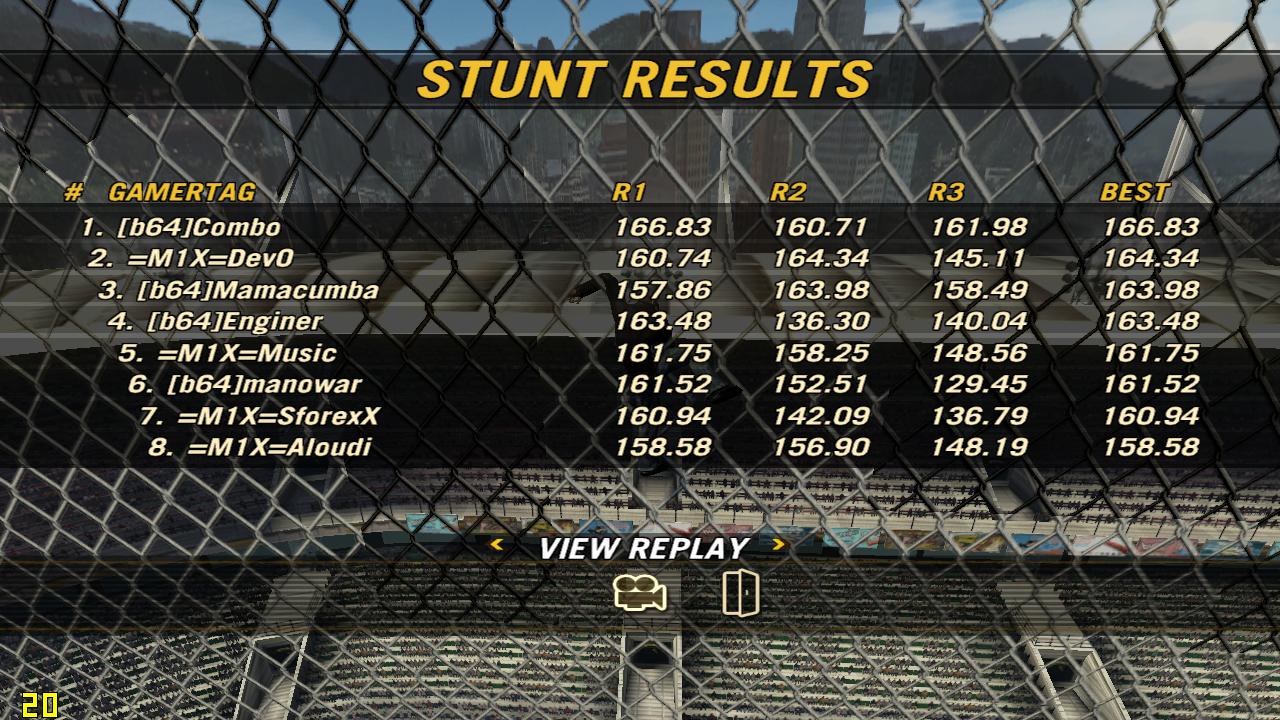The width and height of the screenshot is (1280, 720).
Task: Click the left arrow beside View Replay
Action: pos(496,545)
